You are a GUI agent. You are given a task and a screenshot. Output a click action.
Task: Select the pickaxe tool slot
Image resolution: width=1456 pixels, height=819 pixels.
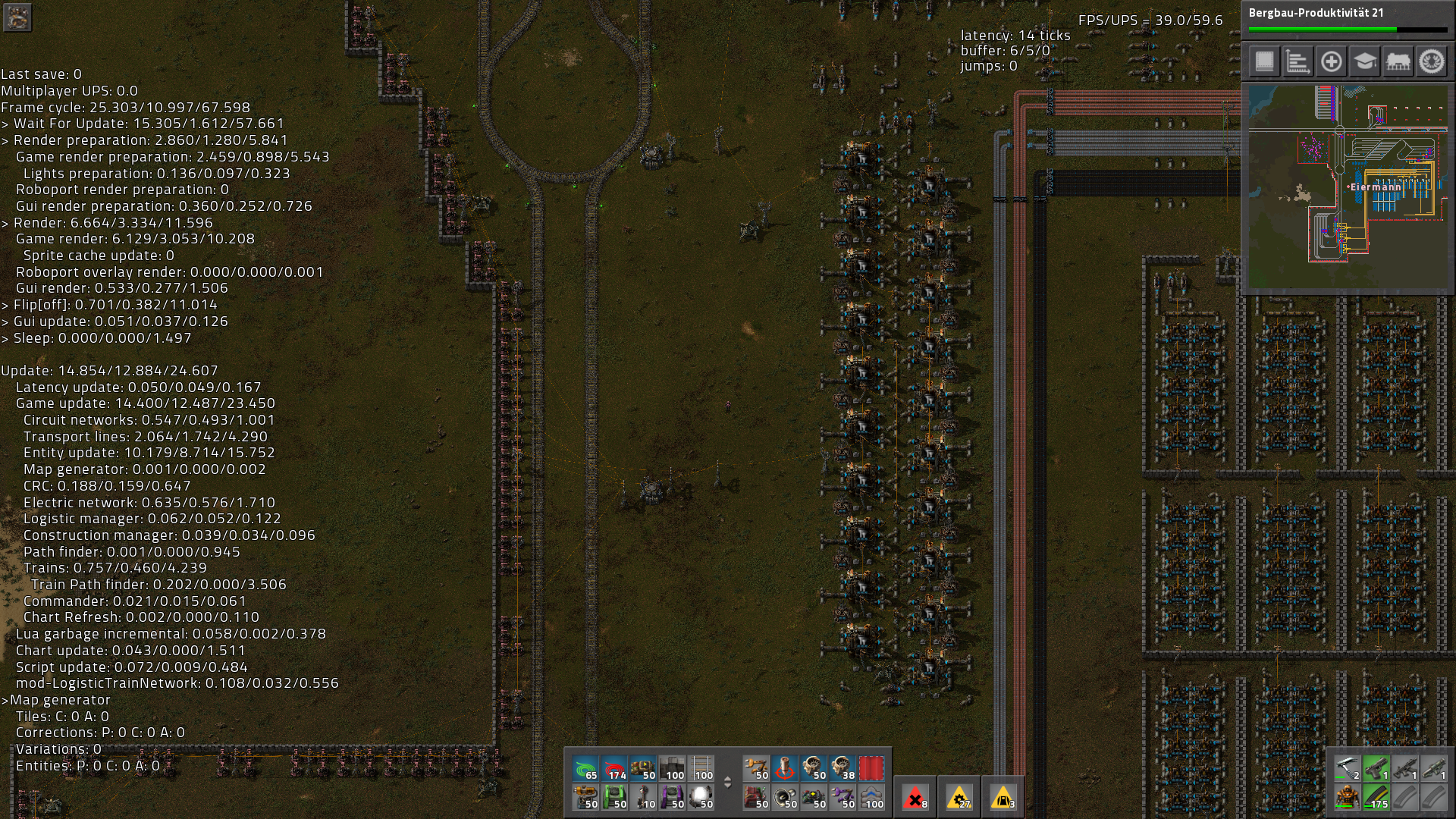point(1347,769)
